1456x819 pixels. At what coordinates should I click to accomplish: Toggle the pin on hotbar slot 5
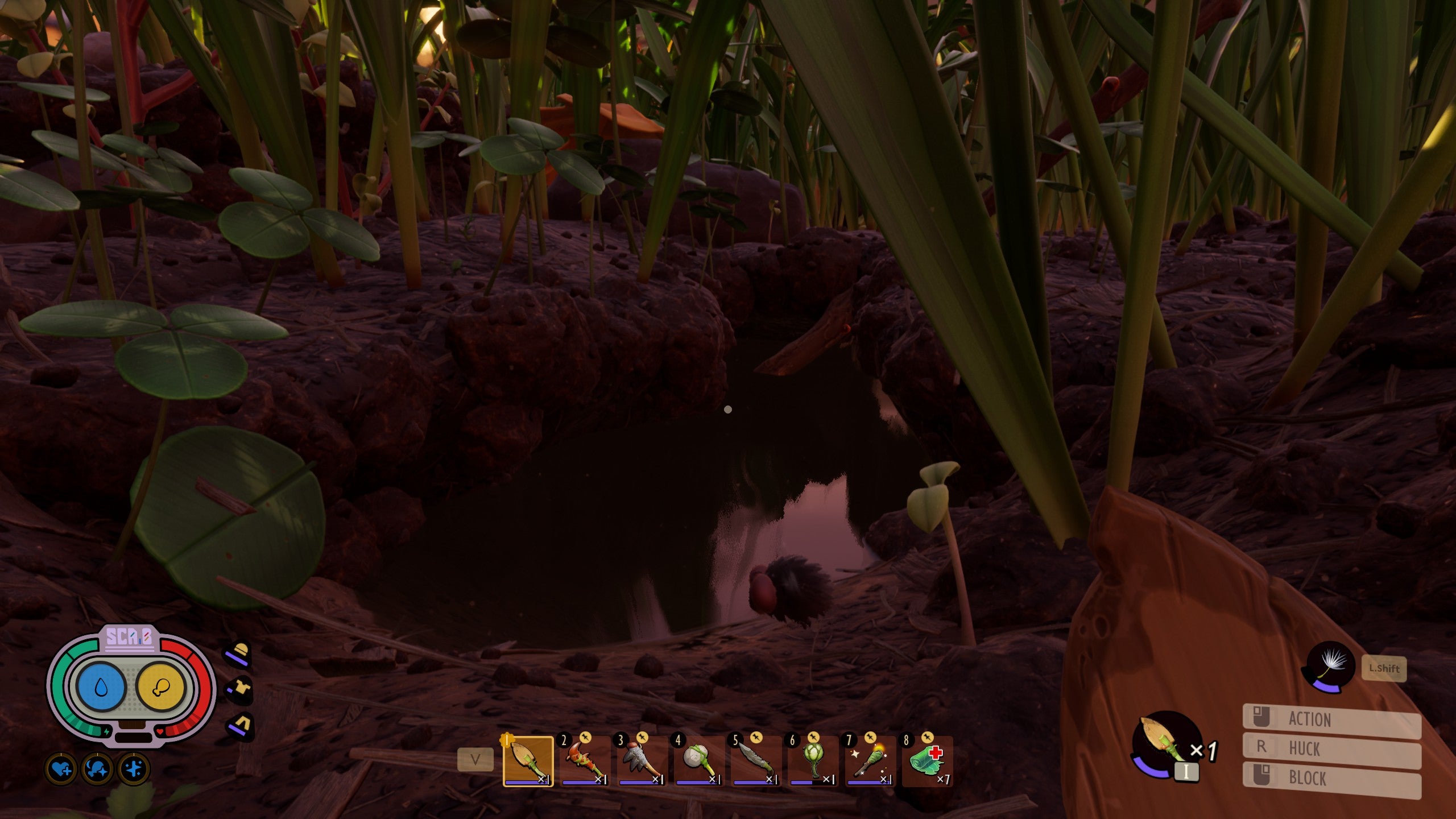tap(757, 738)
